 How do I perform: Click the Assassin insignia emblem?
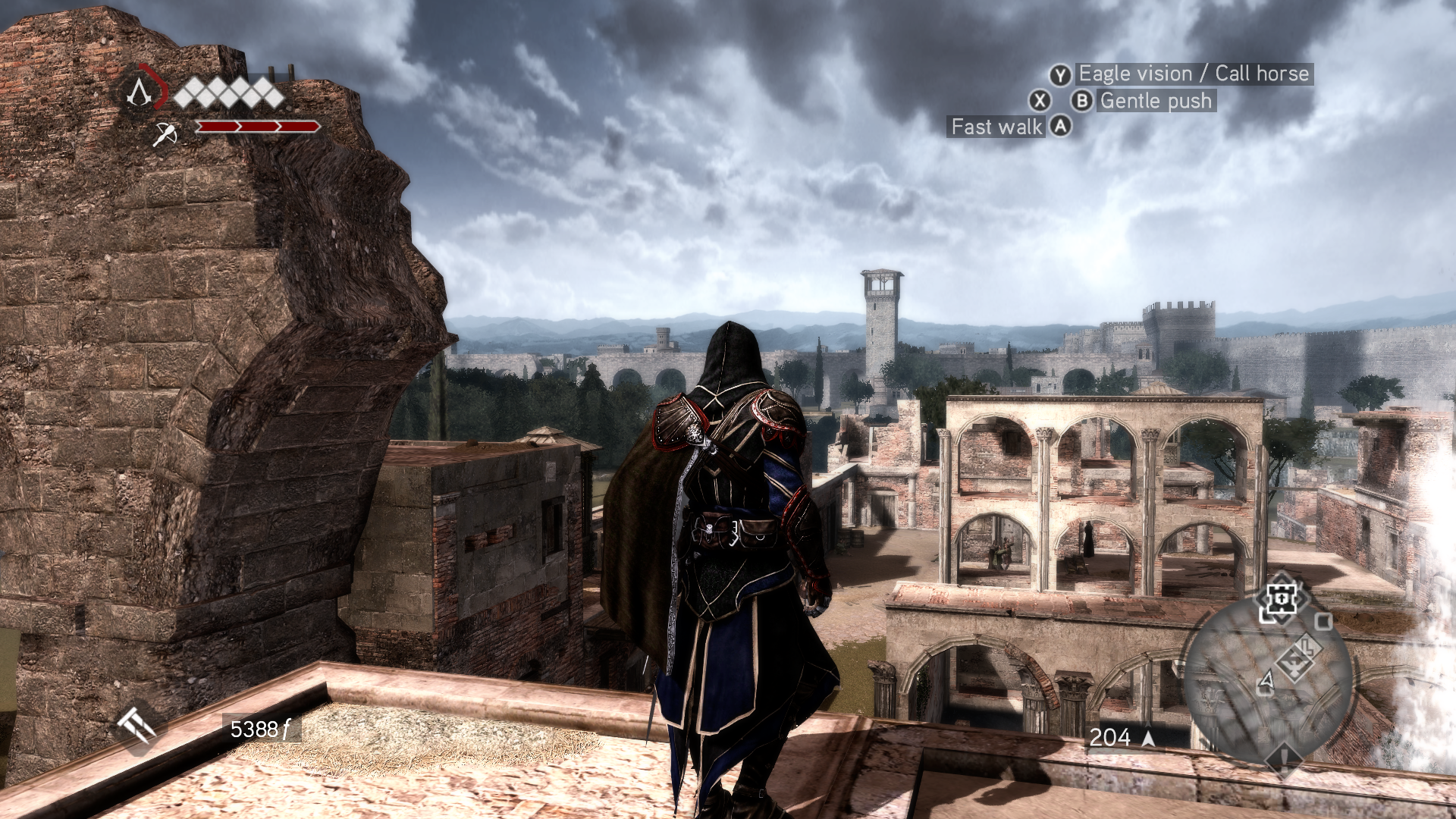[x=140, y=93]
